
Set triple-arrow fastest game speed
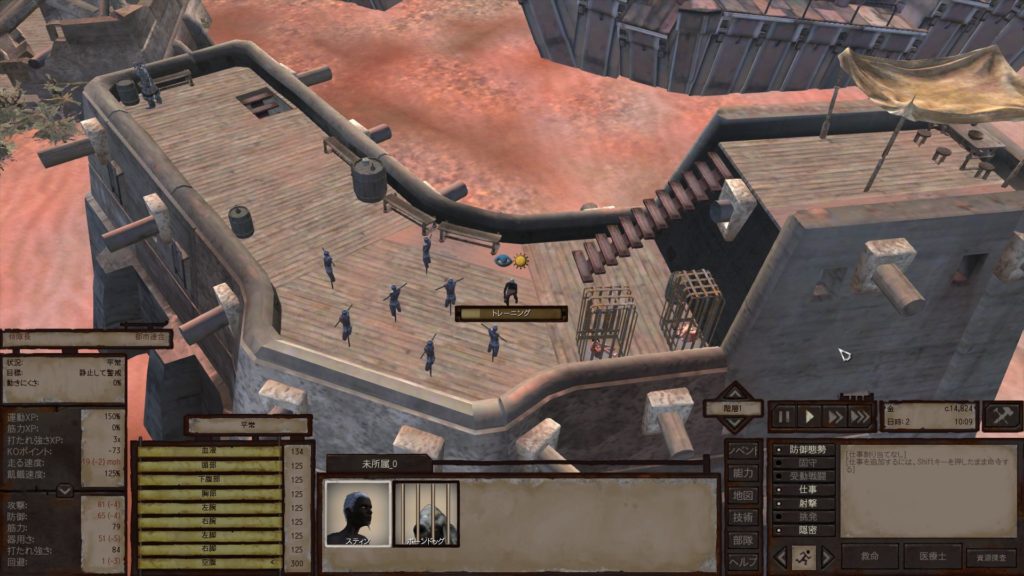[860, 416]
